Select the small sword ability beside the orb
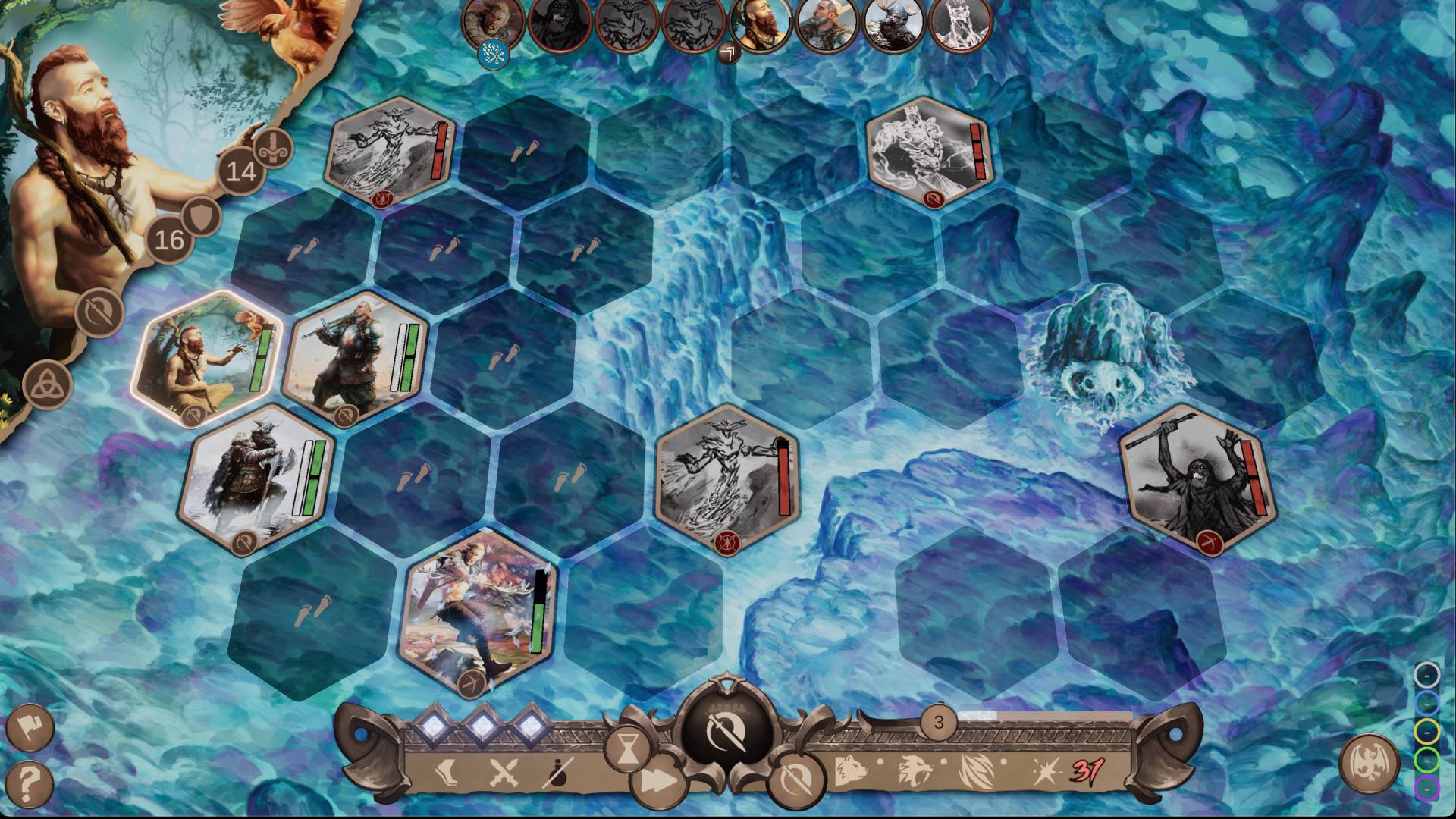Image resolution: width=1456 pixels, height=819 pixels. click(x=795, y=778)
